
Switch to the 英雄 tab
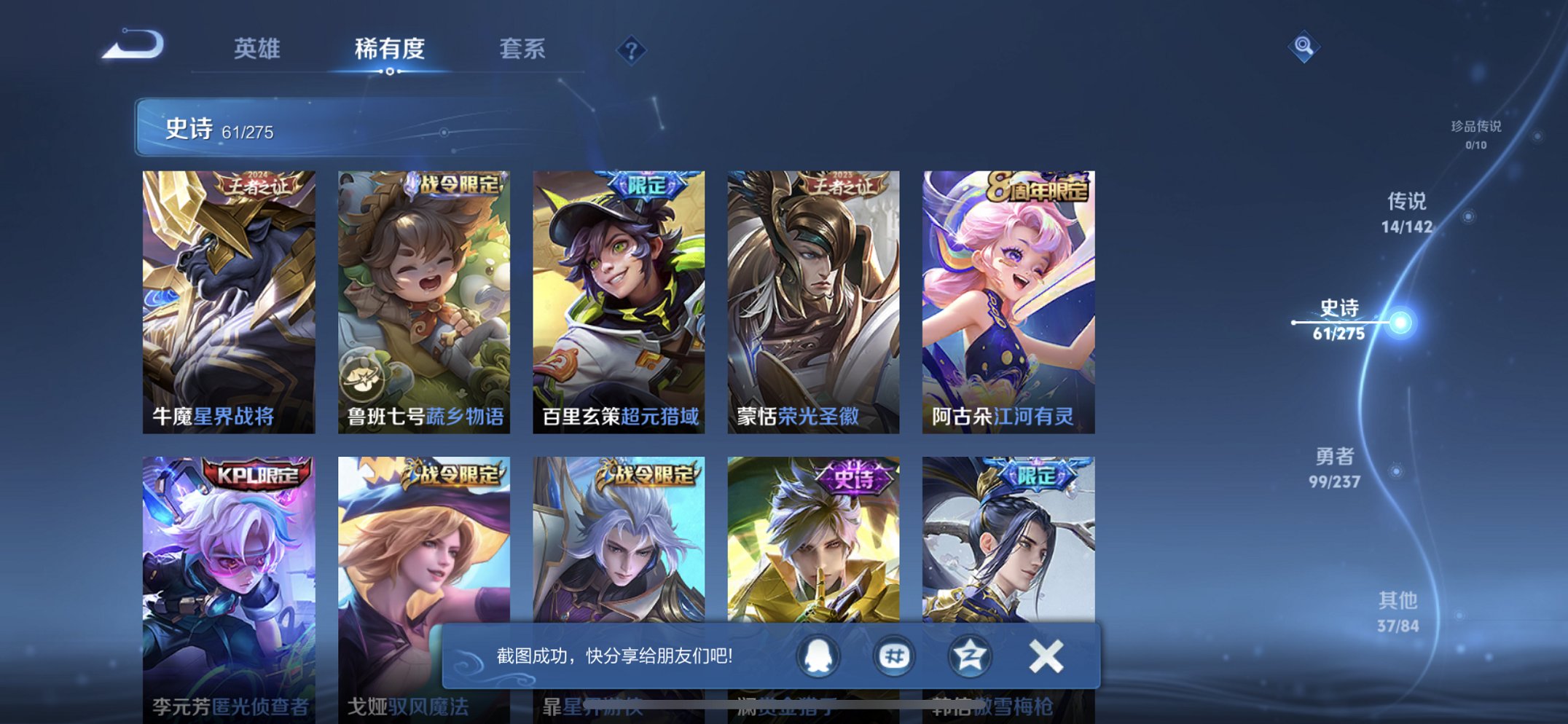259,48
